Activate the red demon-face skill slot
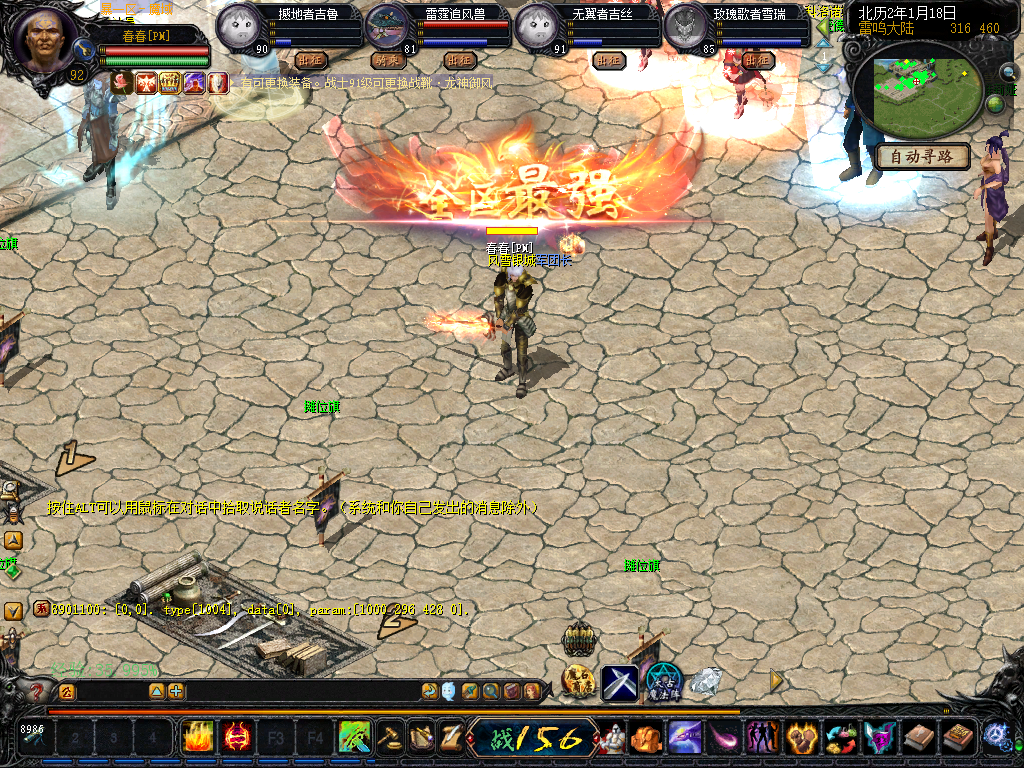This screenshot has height=768, width=1024. point(237,739)
